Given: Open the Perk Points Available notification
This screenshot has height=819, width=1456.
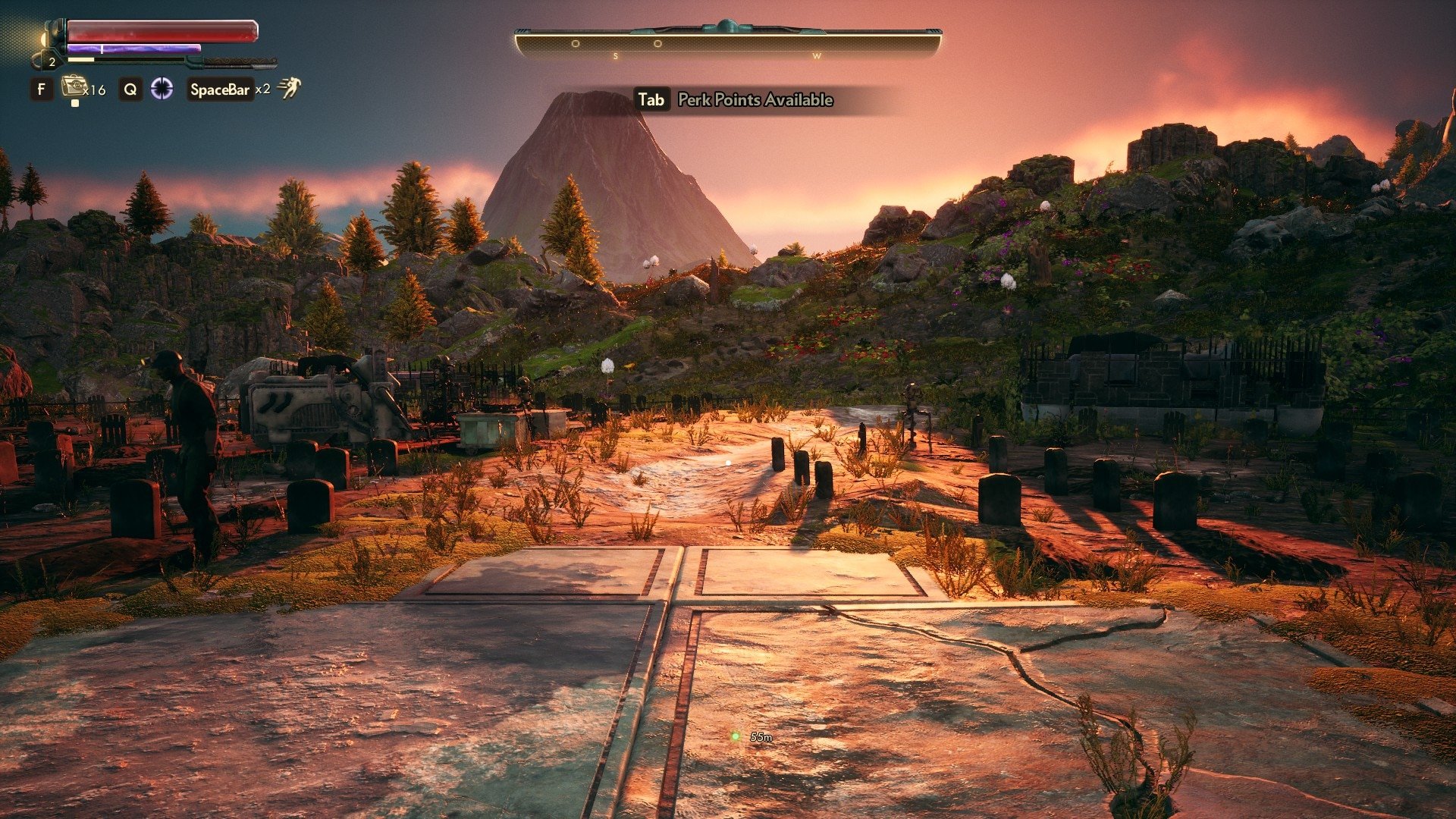Looking at the screenshot, I should [755, 100].
